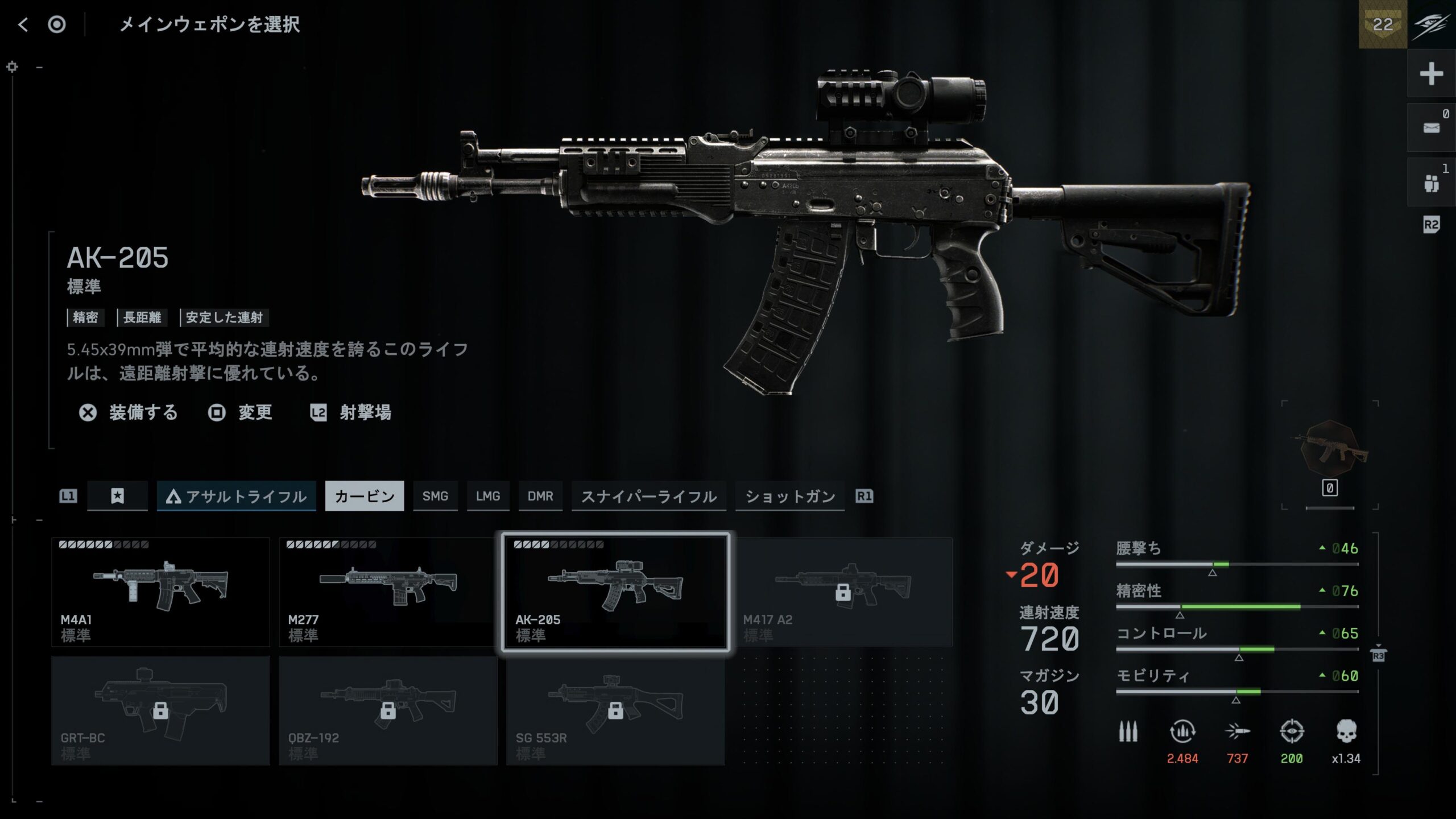Select the locked QBZ-192 tile
The width and height of the screenshot is (1456, 819).
[388, 710]
